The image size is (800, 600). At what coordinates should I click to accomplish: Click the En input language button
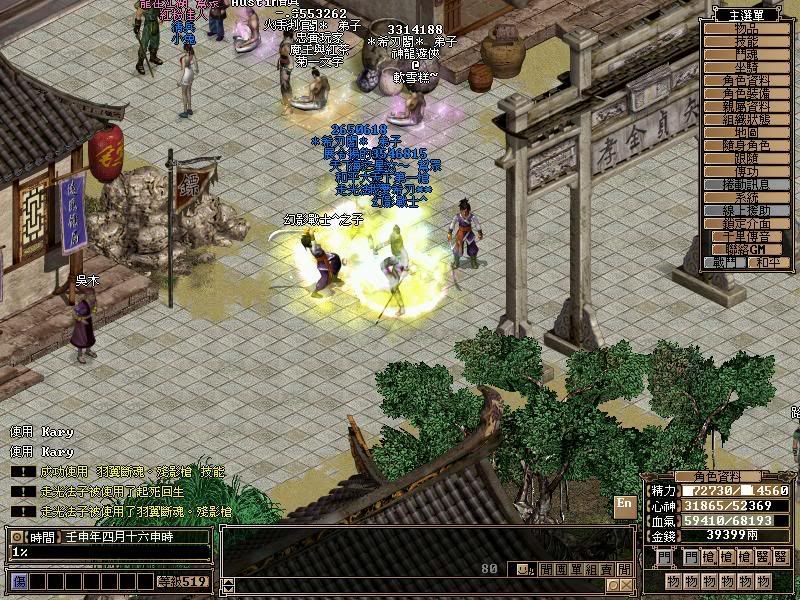(x=625, y=504)
